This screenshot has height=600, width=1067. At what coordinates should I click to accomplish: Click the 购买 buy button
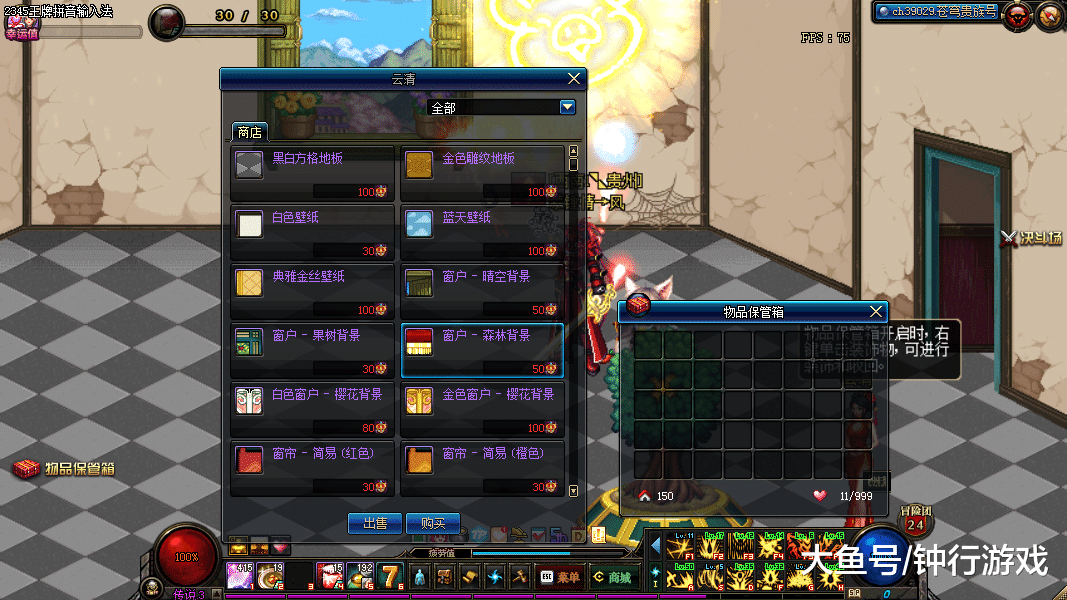pyautogui.click(x=433, y=523)
